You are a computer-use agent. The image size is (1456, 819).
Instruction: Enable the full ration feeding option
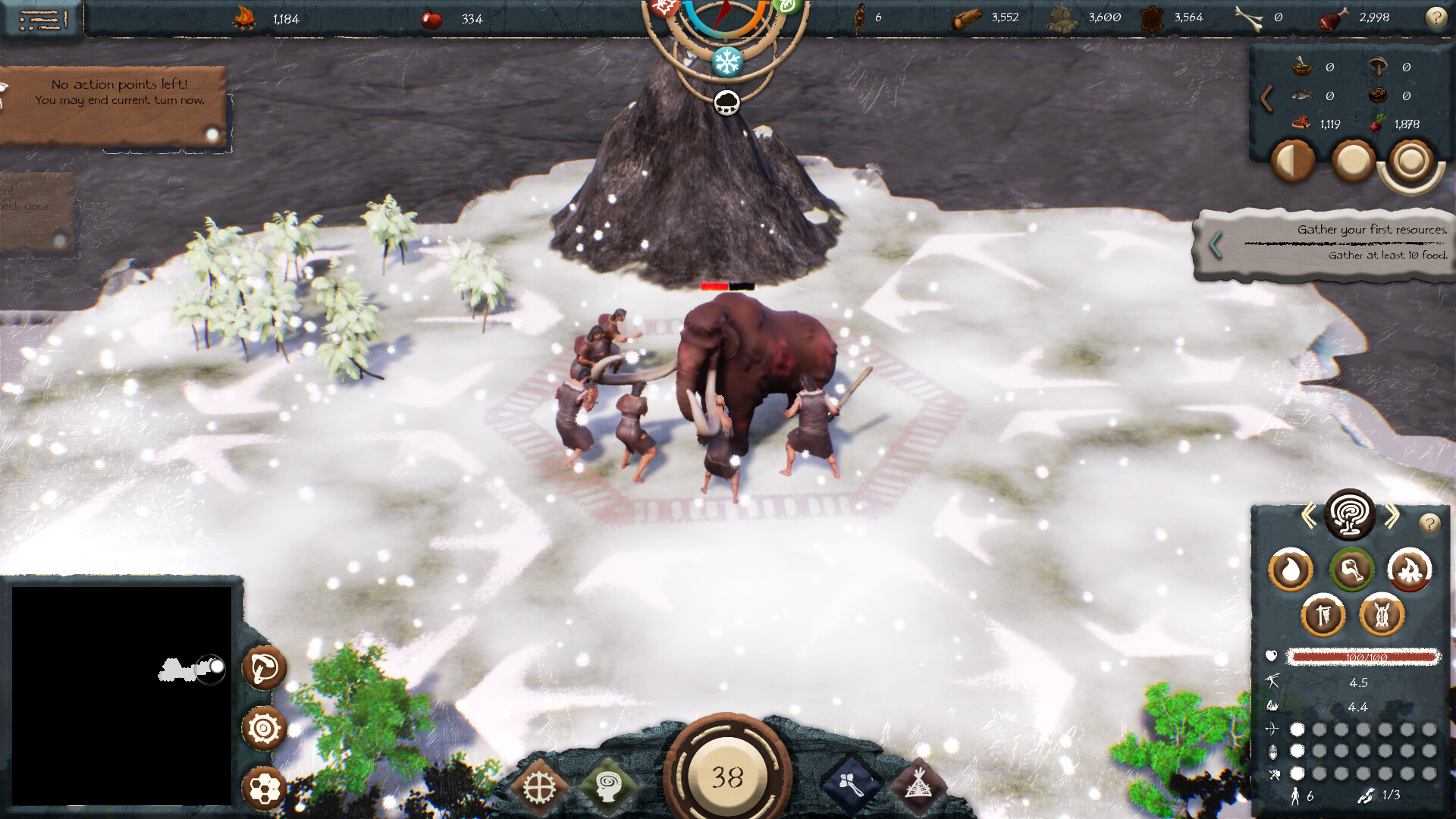coord(1352,161)
